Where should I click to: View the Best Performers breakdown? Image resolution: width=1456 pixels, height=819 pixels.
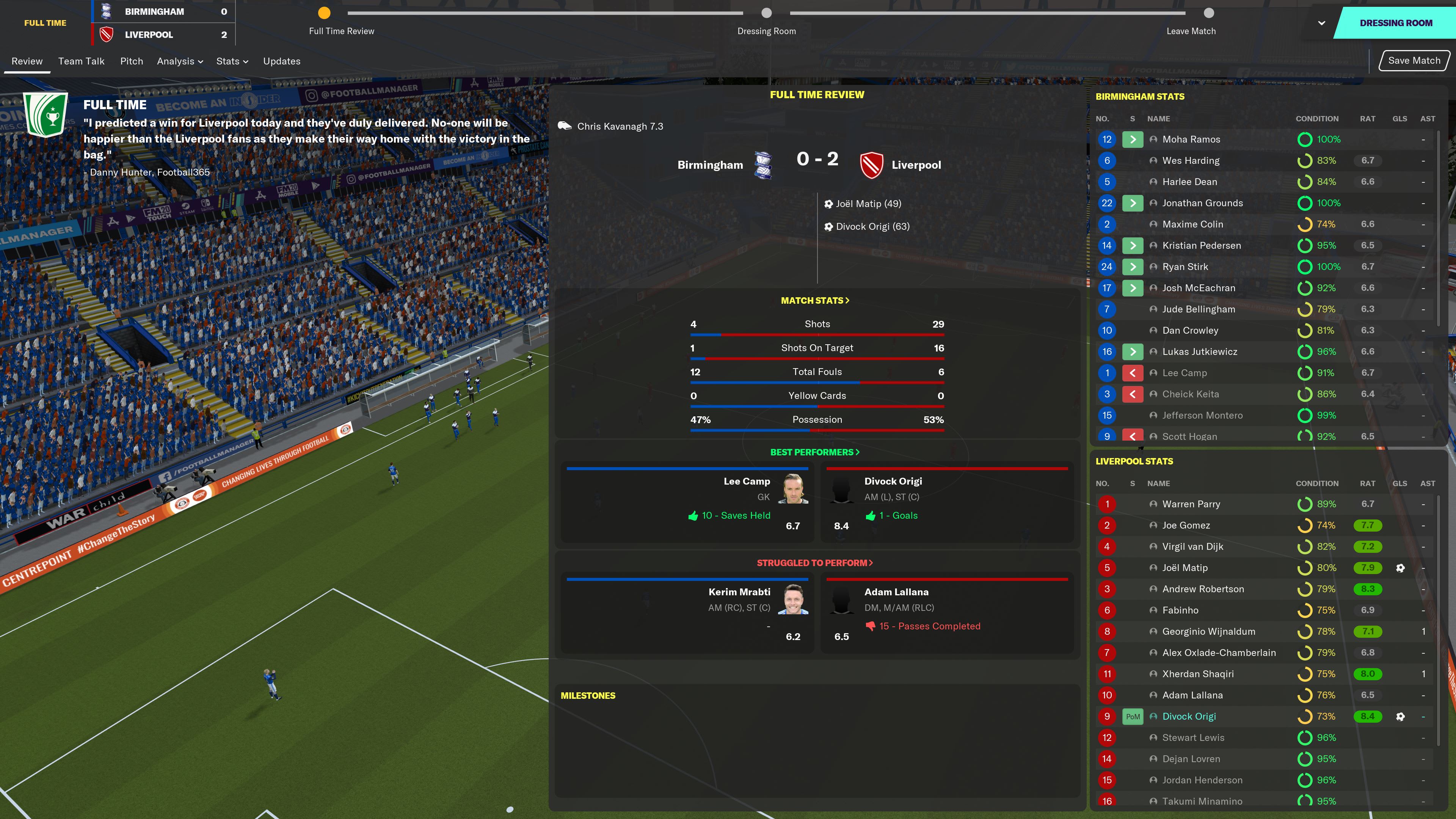click(x=815, y=452)
